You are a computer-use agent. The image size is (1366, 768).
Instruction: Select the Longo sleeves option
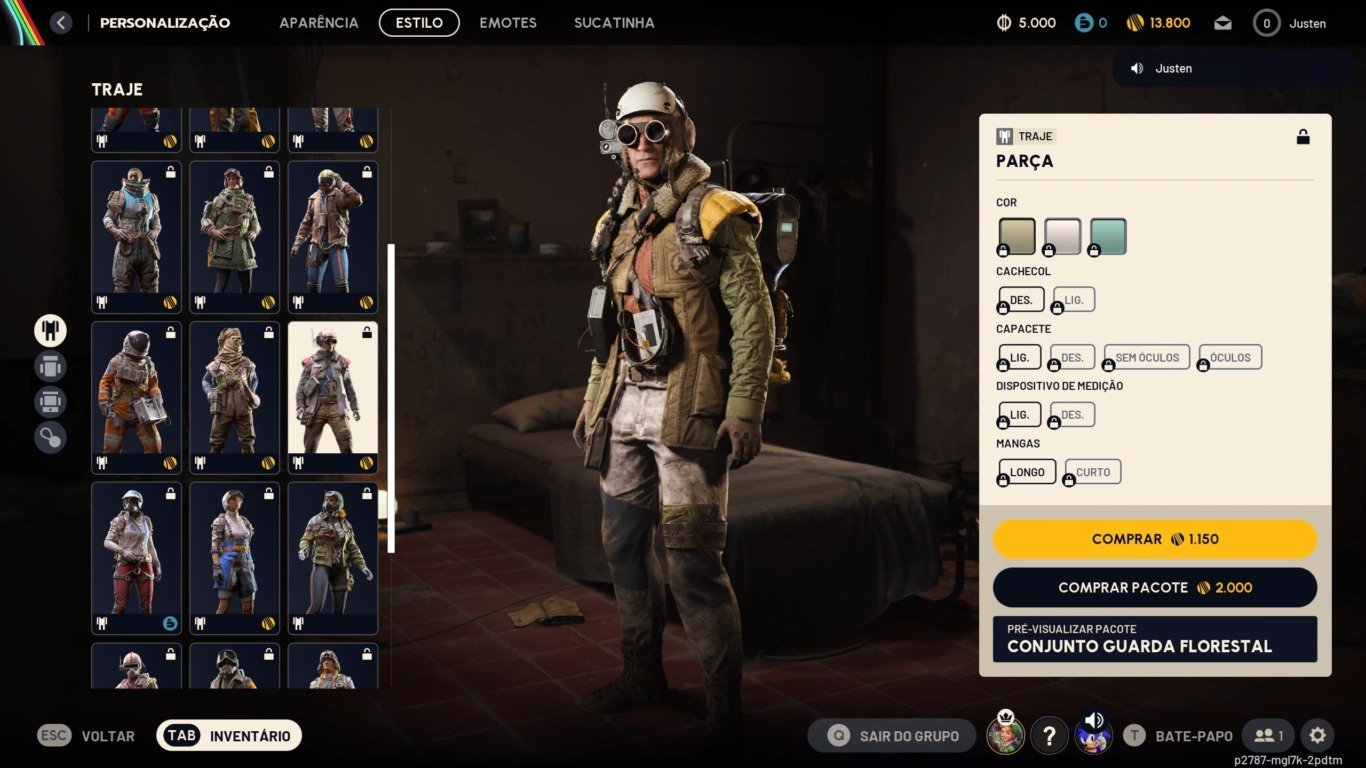(x=1027, y=472)
